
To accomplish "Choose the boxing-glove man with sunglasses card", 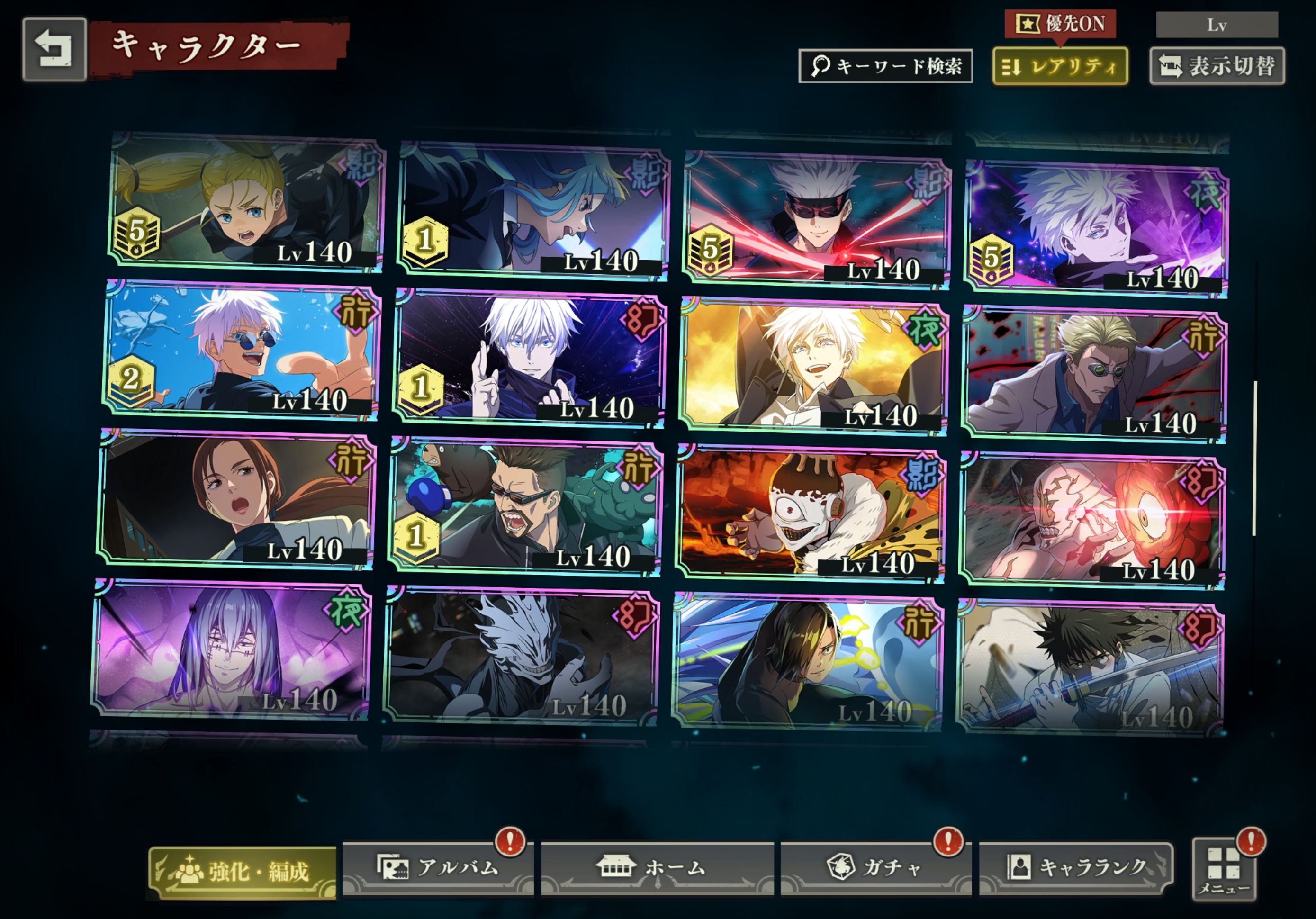I will coord(524,506).
